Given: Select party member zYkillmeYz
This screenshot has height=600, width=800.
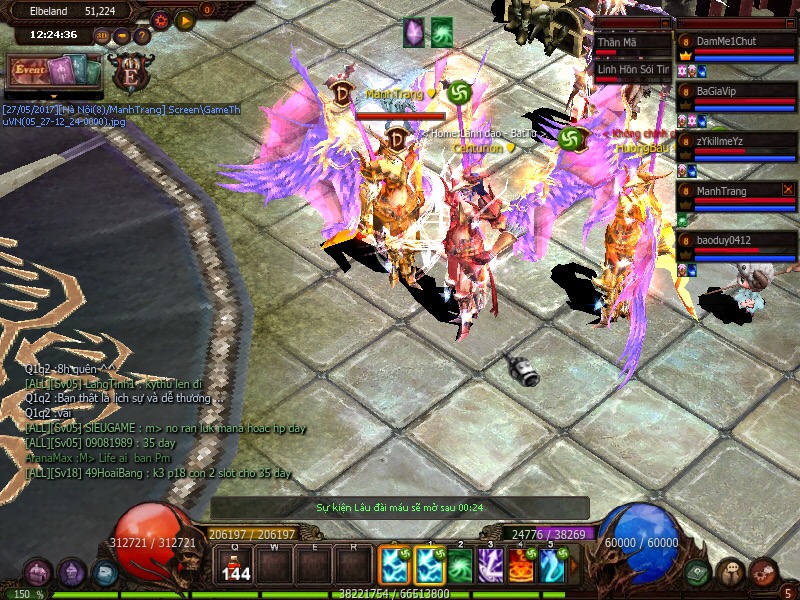Looking at the screenshot, I should click(x=738, y=141).
